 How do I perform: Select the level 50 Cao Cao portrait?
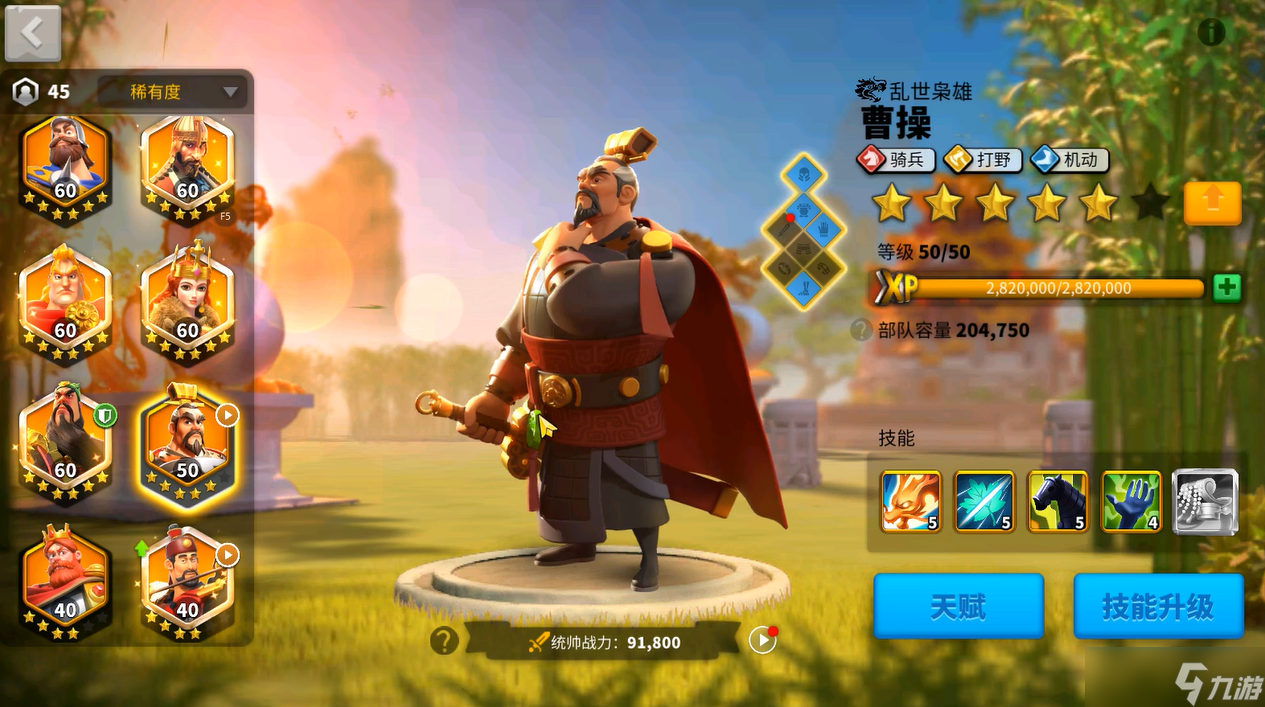(188, 443)
